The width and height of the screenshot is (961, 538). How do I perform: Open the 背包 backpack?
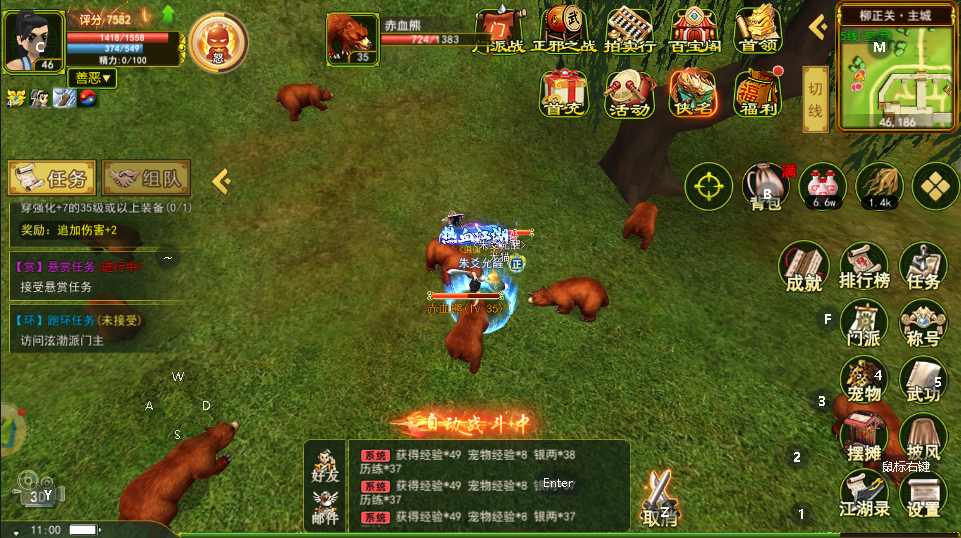point(765,186)
